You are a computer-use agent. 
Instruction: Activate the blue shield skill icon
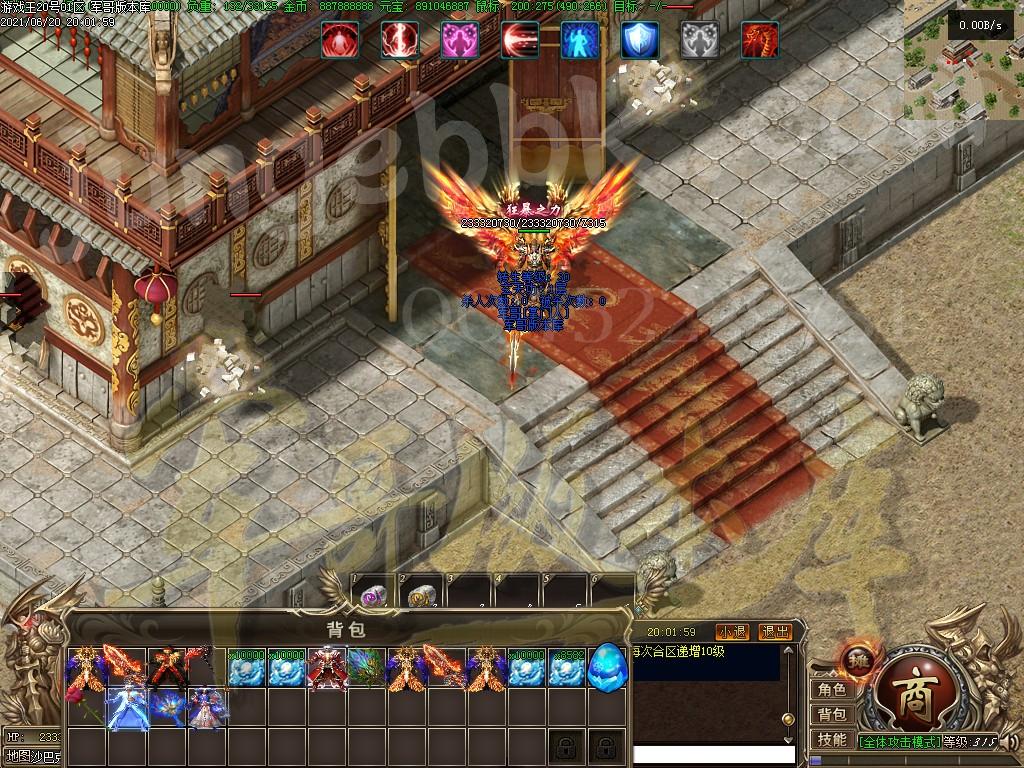pos(640,40)
